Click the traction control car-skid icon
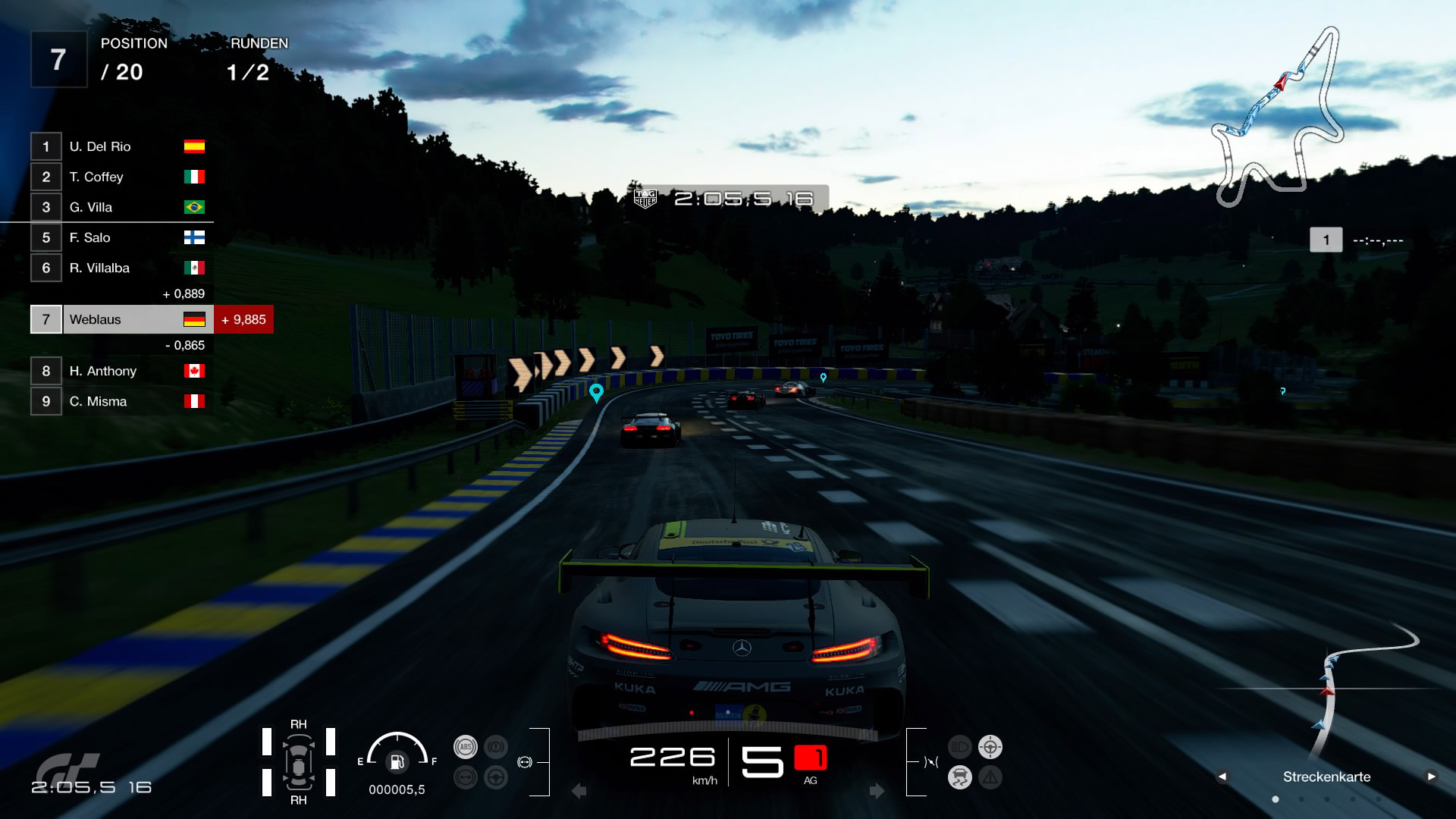 (x=960, y=777)
